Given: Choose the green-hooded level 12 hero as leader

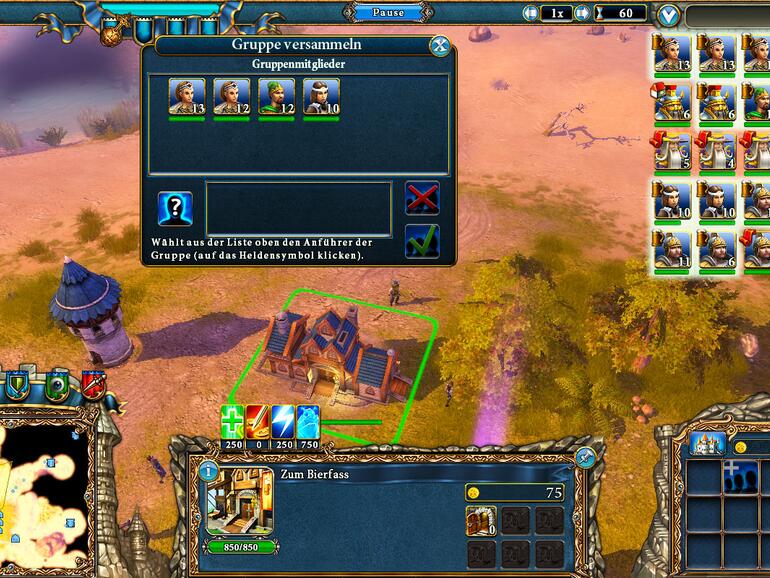Looking at the screenshot, I should (x=277, y=97).
